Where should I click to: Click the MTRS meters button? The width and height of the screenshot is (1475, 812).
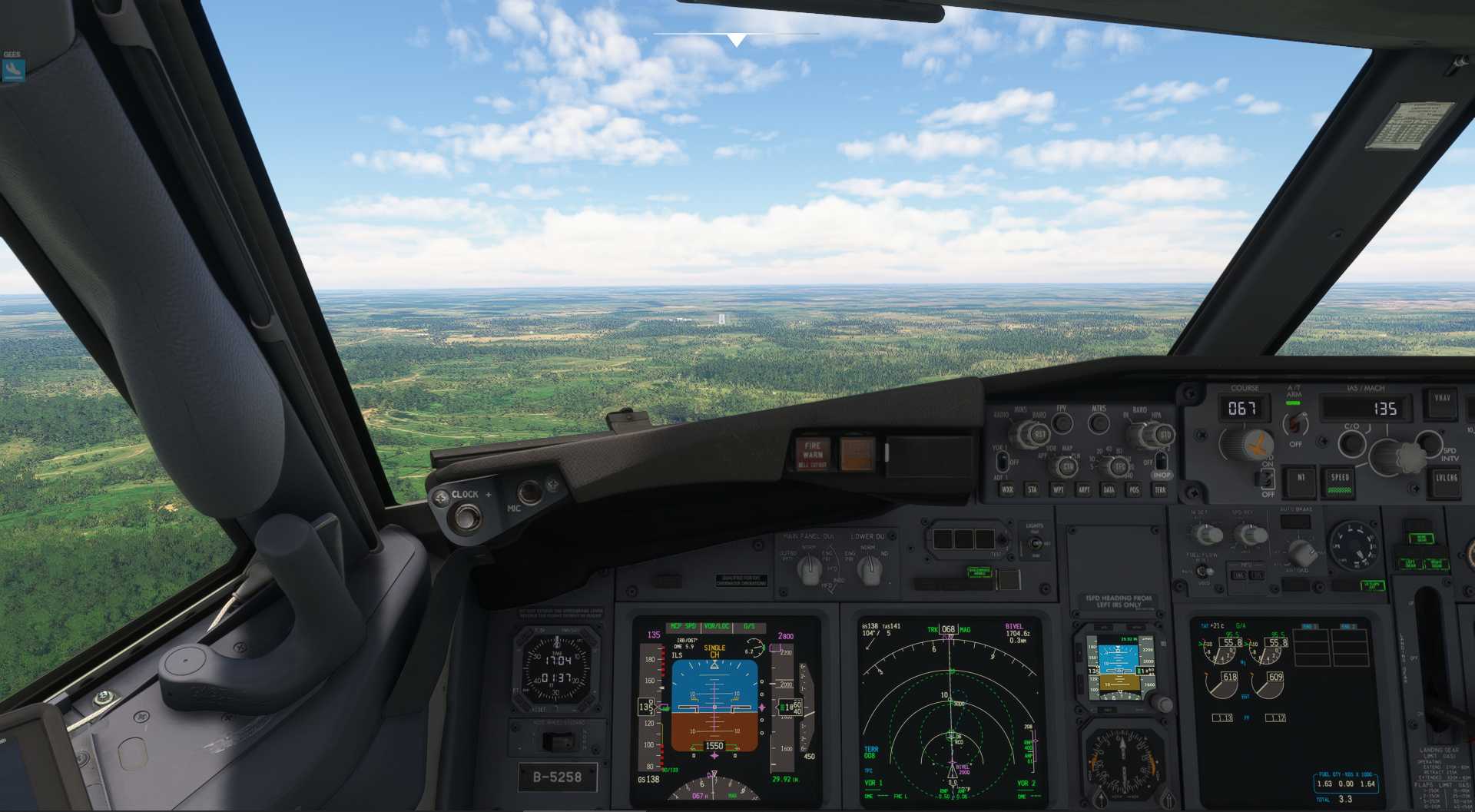point(1099,423)
